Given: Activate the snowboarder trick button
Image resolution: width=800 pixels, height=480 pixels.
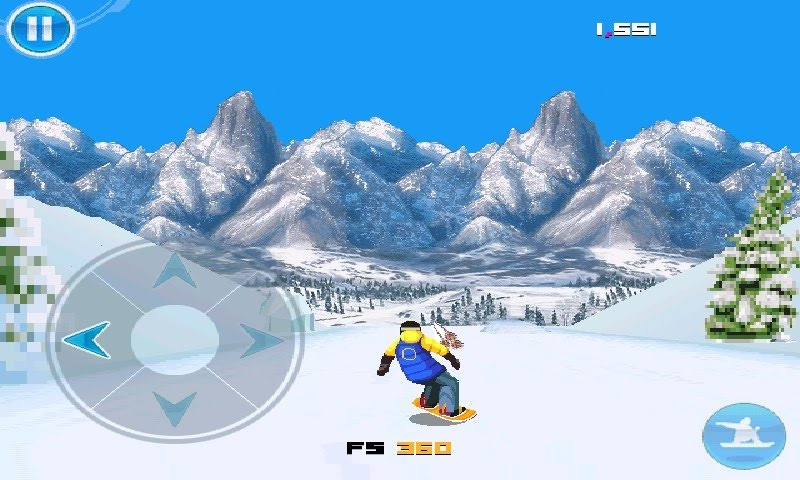Looking at the screenshot, I should pos(743,436).
